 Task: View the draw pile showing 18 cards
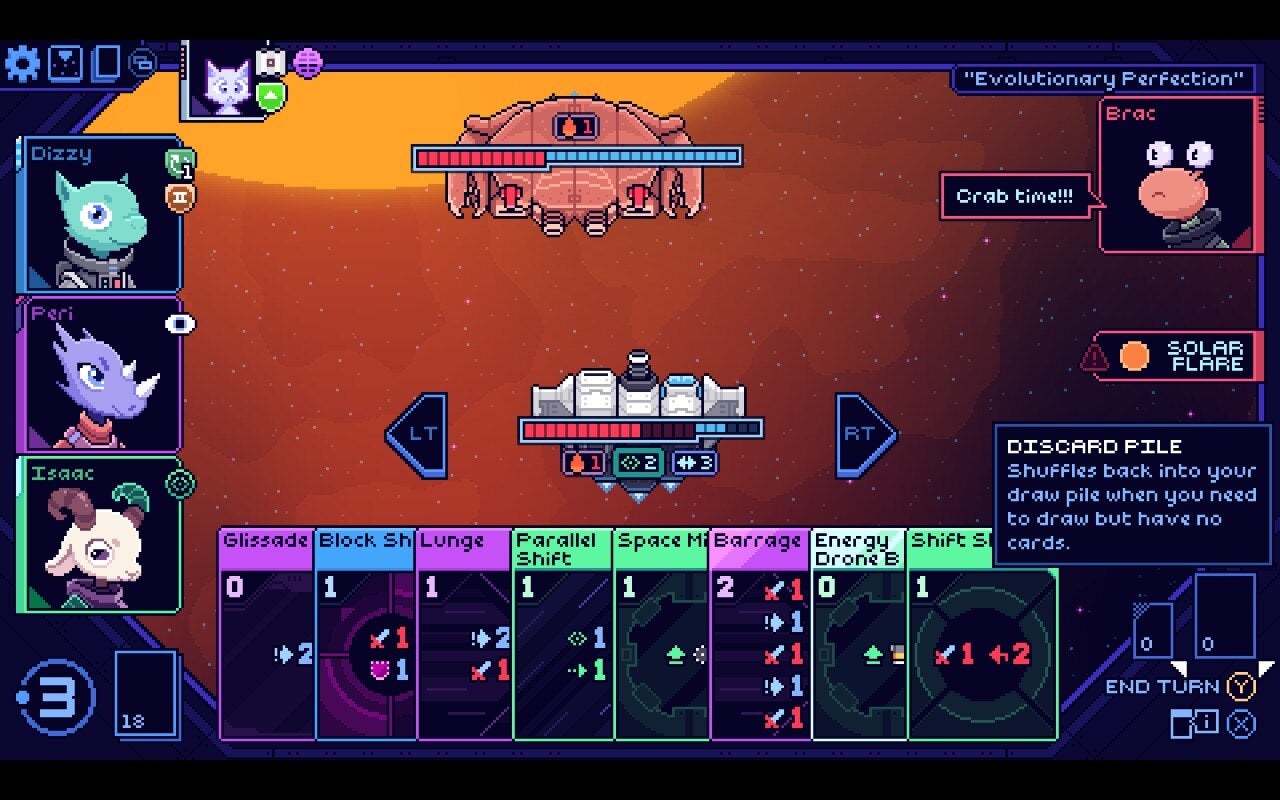point(146,693)
